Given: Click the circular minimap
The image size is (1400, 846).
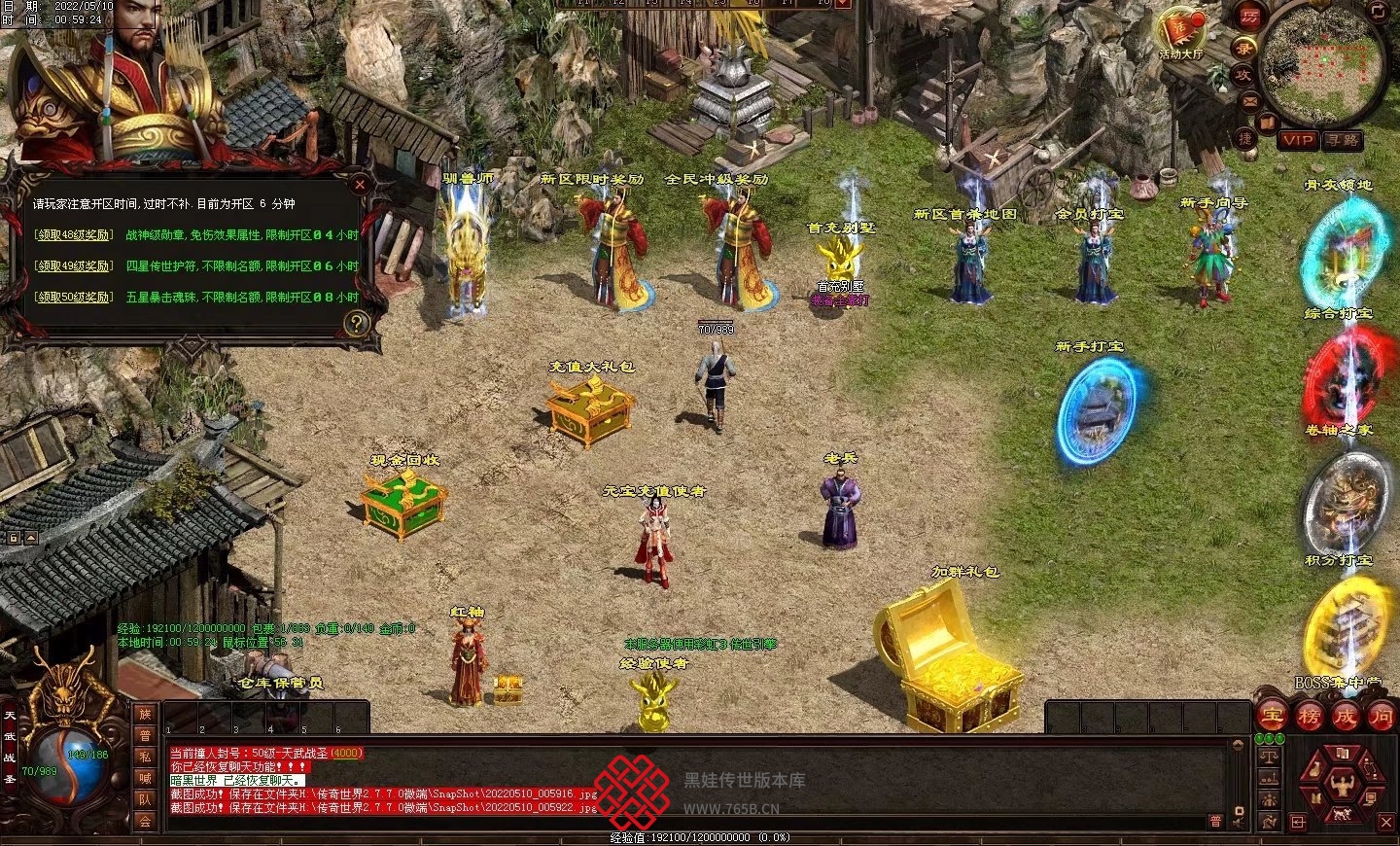Looking at the screenshot, I should 1322,60.
